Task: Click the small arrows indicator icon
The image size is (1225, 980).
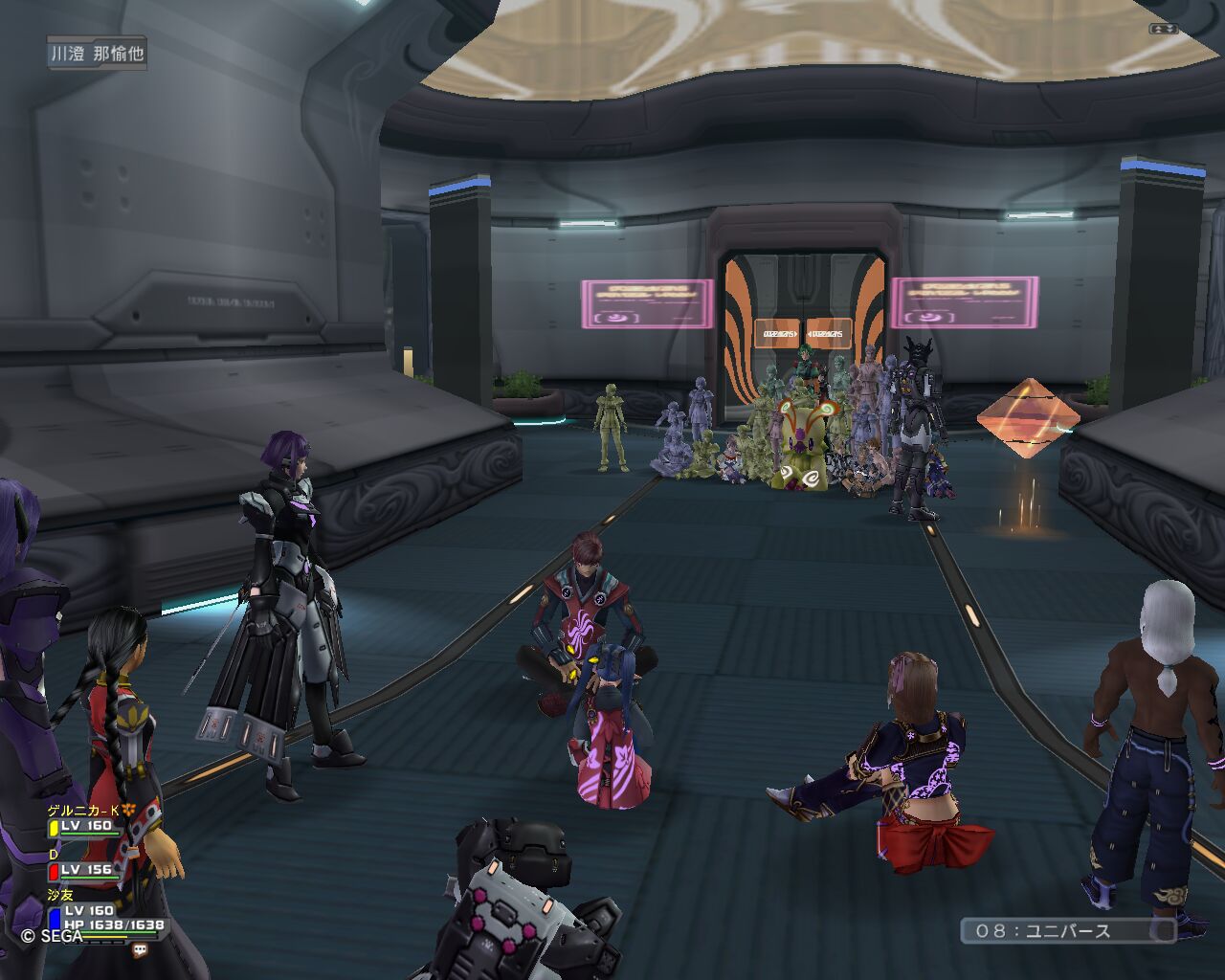Action: (x=1163, y=29)
